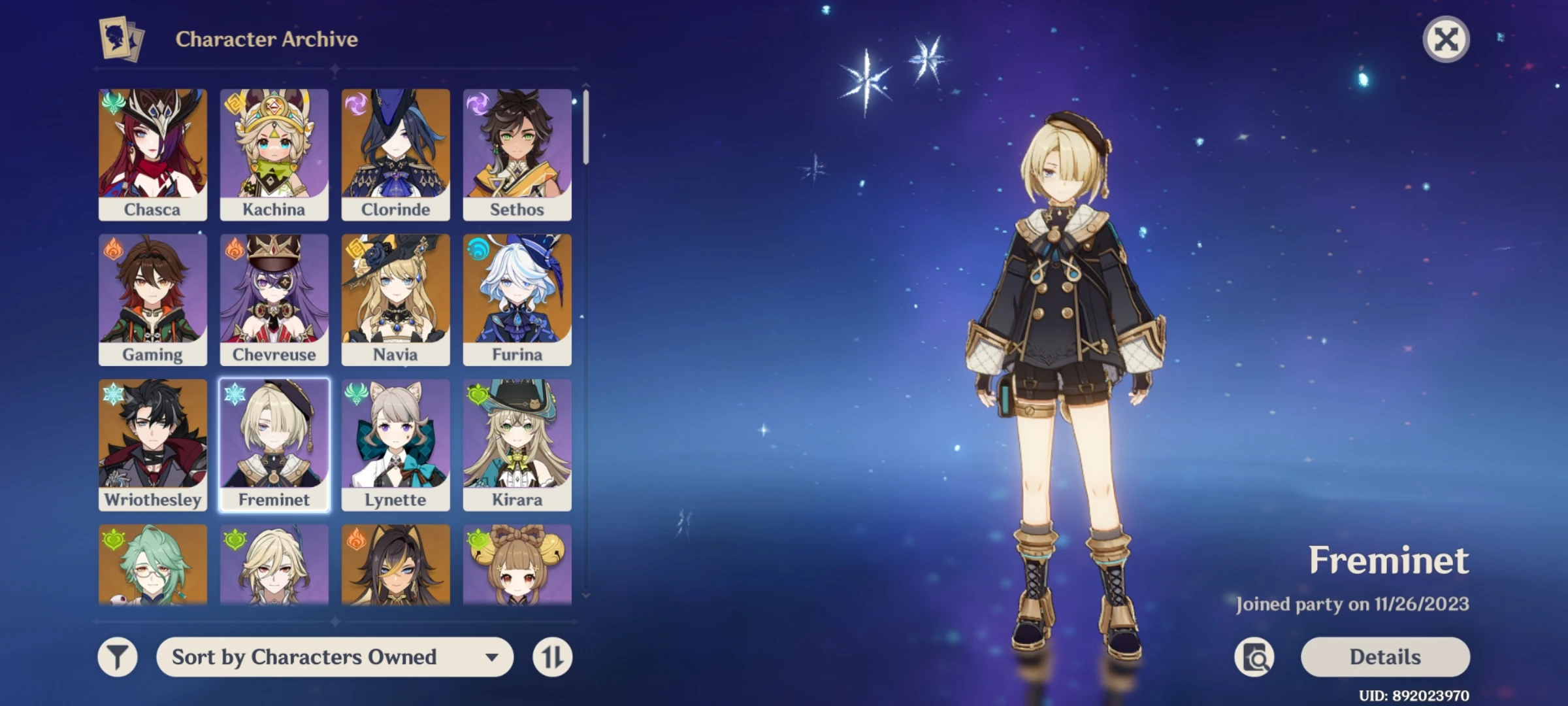This screenshot has width=1568, height=706.
Task: Click the magnifier preview icon beside Details
Action: click(x=1254, y=657)
